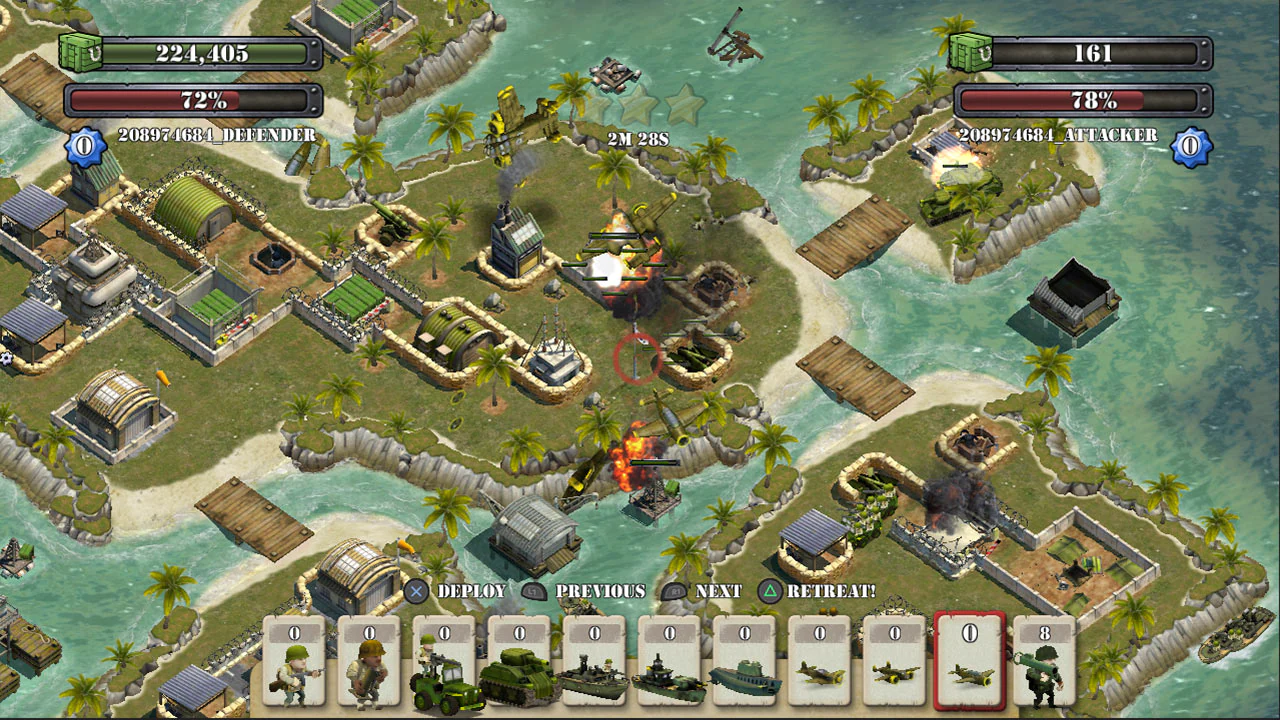Click the L1 PREVIOUS shoulder button prompt
Screen dimensions: 1280x720
tap(536, 591)
